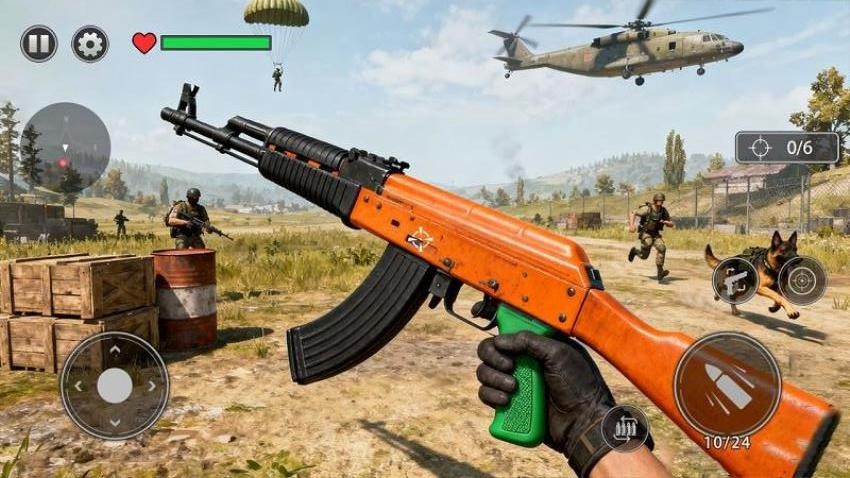This screenshot has width=850, height=478.
Task: Pause the game with the pause button
Action: [39, 44]
